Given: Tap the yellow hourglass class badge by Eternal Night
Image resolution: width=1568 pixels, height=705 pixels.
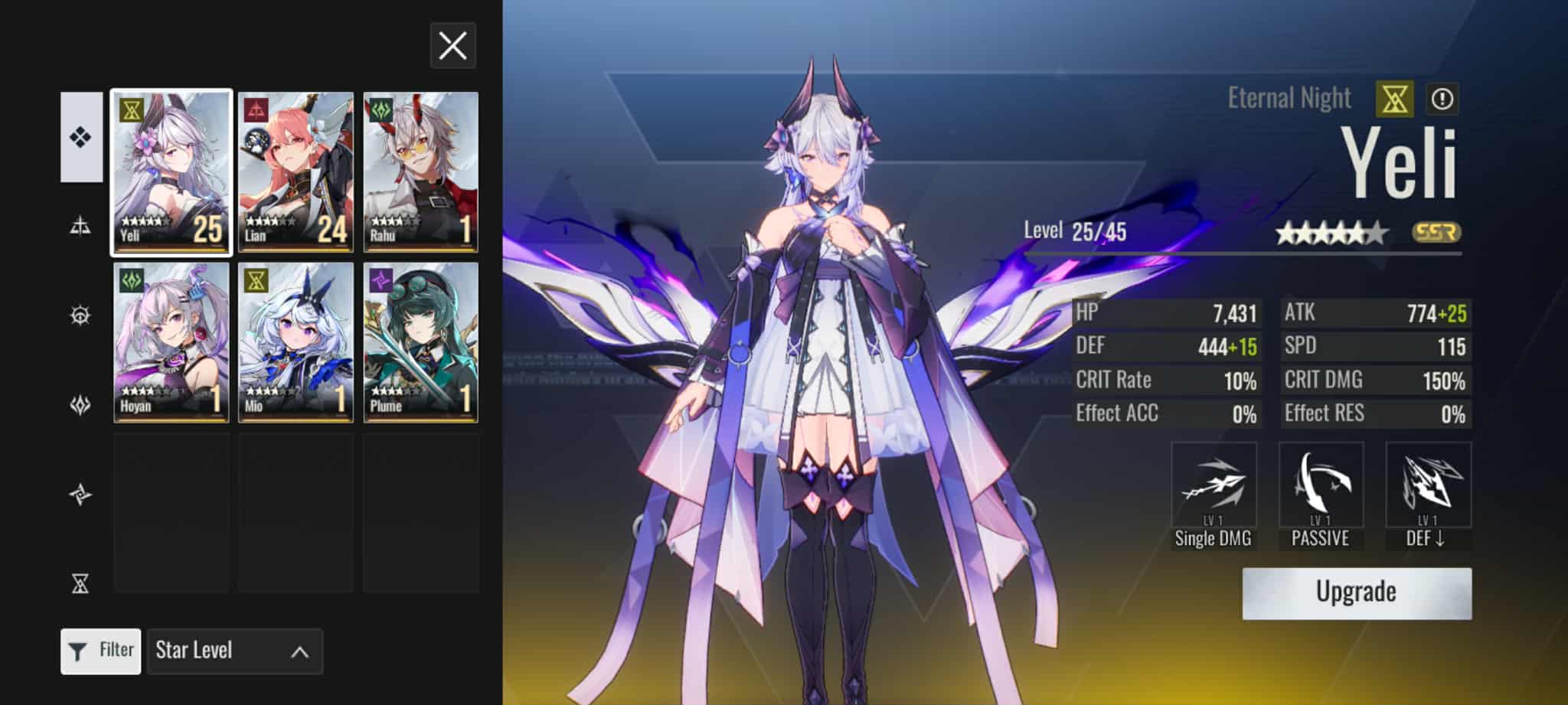Looking at the screenshot, I should pyautogui.click(x=1394, y=99).
